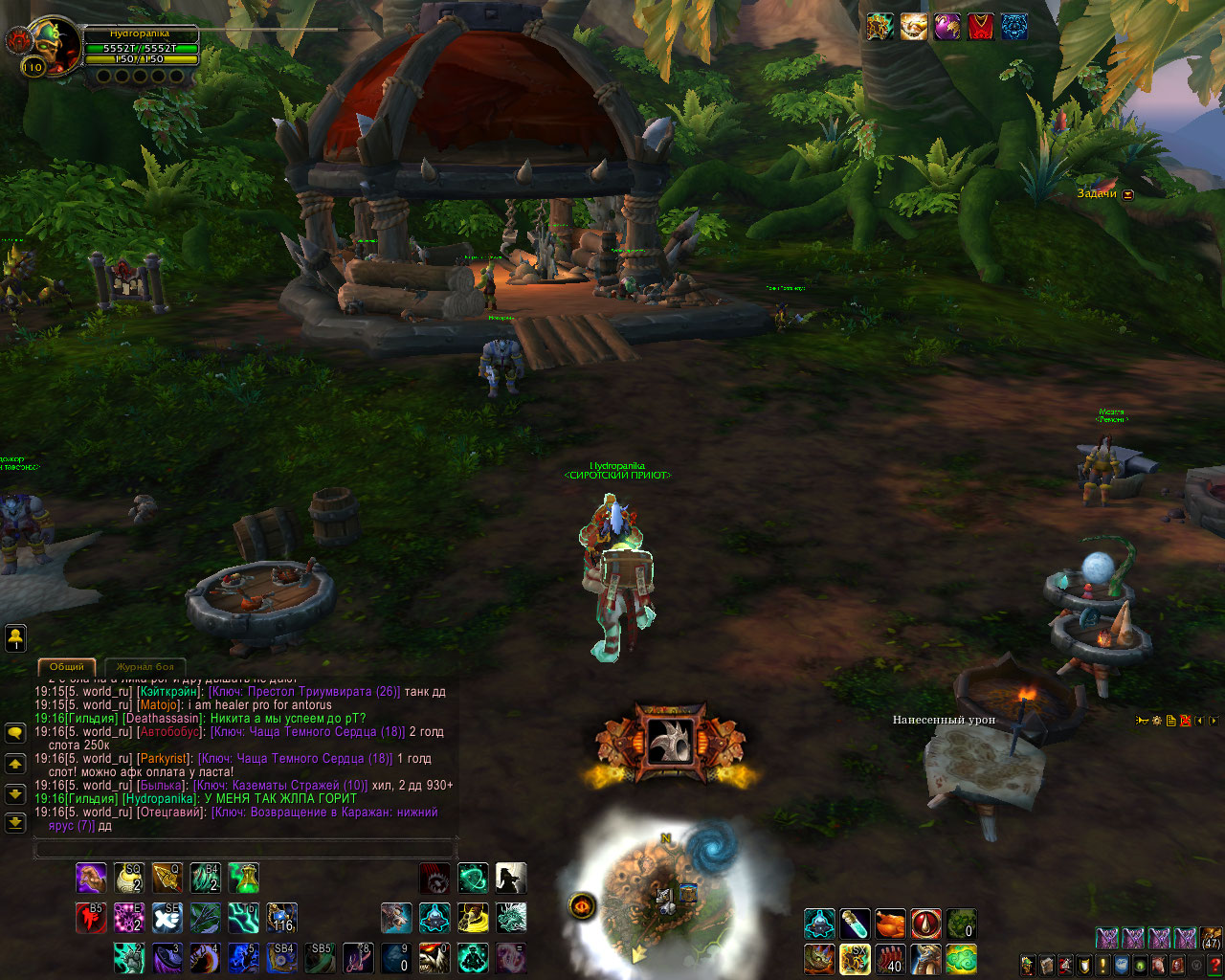Use the roasted chicken food item
This screenshot has width=1225, height=980.
[x=890, y=924]
